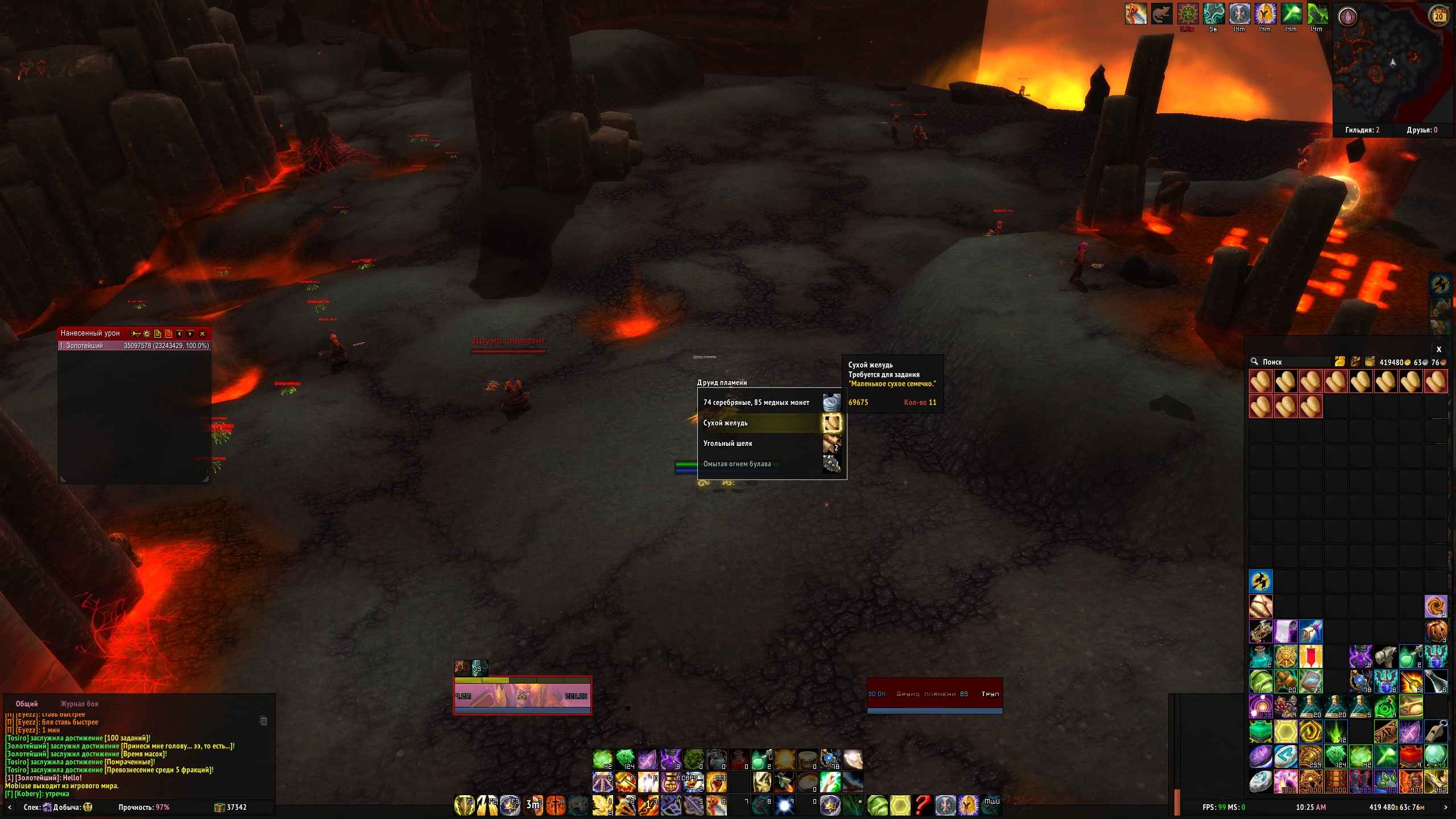
Task: Use the witch on broom bag item
Action: click(1260, 582)
